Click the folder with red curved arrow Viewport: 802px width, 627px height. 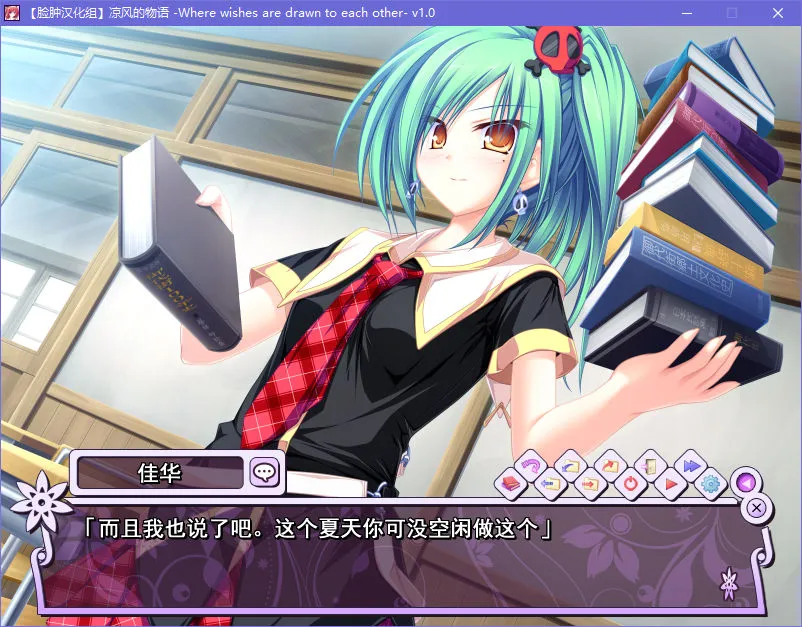611,465
